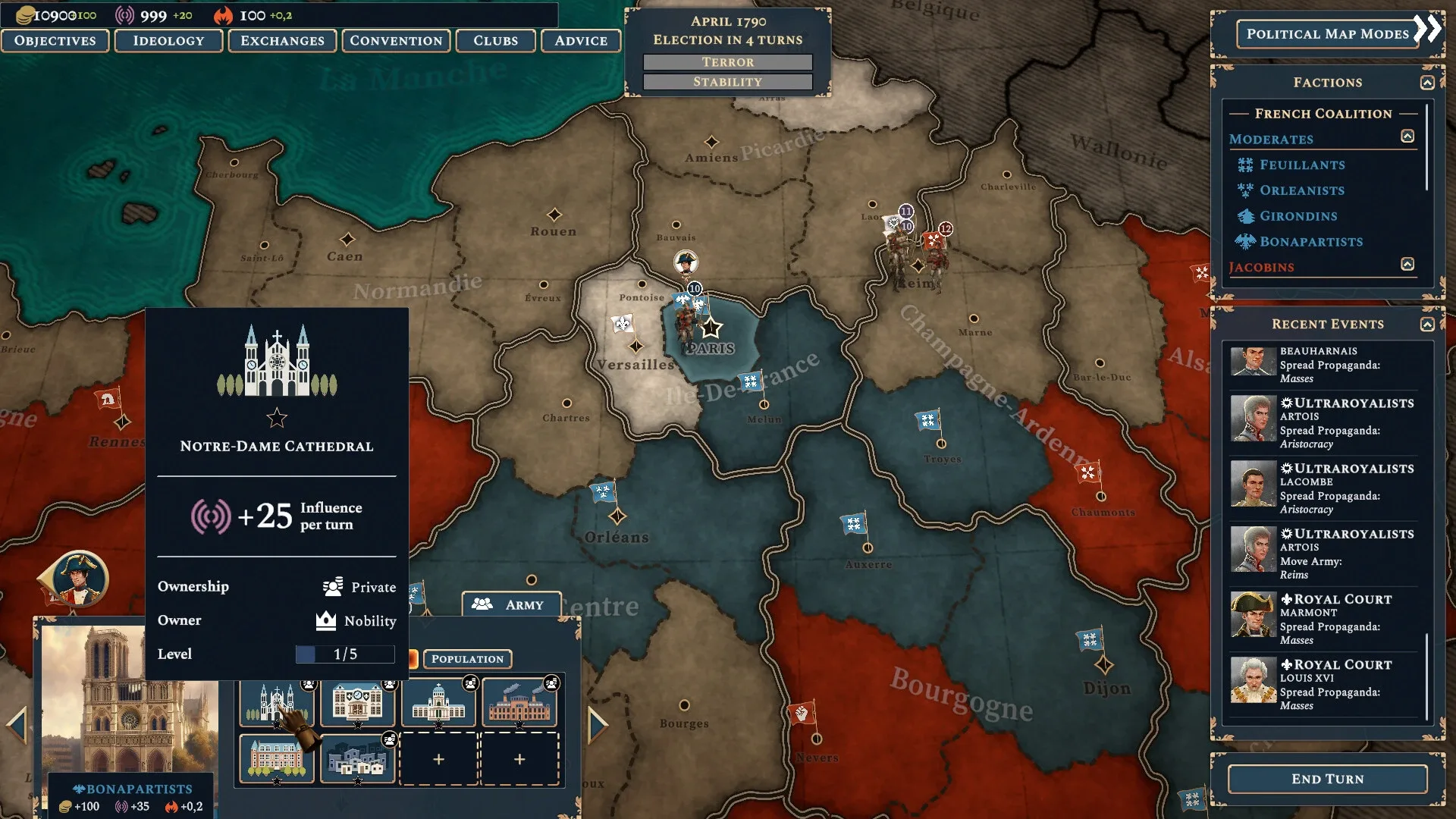Open the Ideology screen
Image resolution: width=1456 pixels, height=819 pixels.
pos(168,41)
